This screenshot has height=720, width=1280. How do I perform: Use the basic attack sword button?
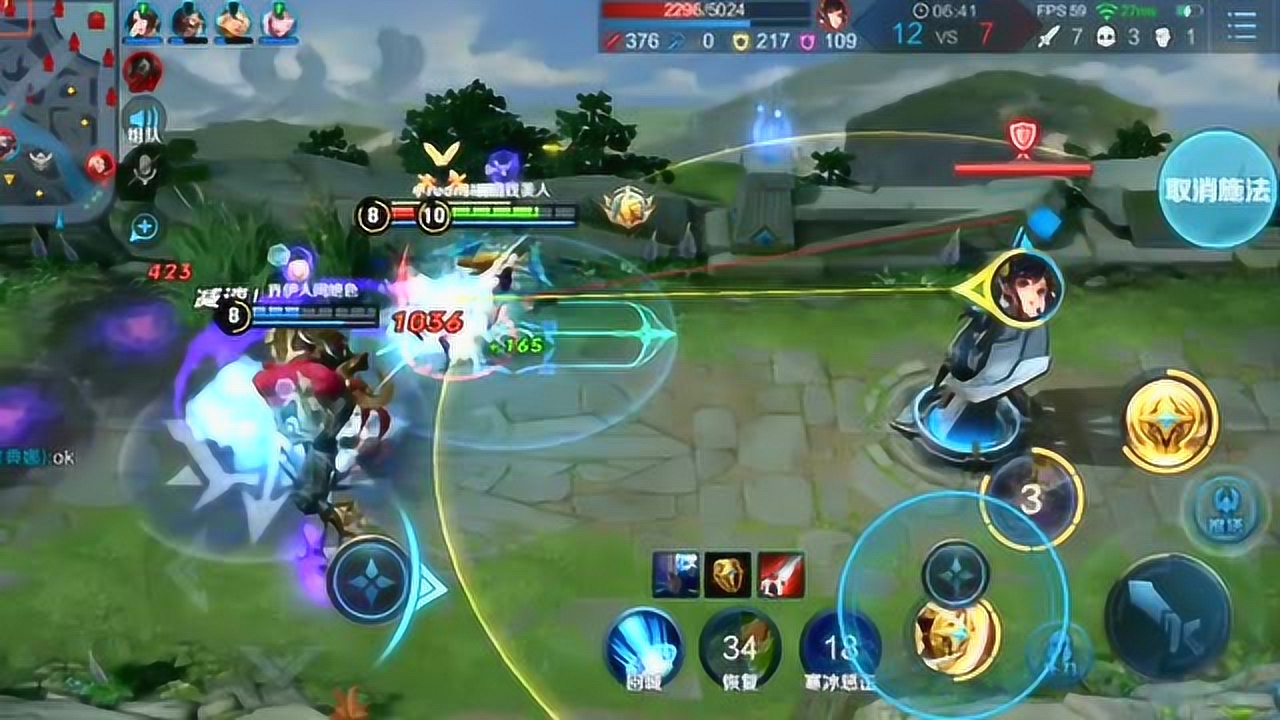[x=1167, y=615]
